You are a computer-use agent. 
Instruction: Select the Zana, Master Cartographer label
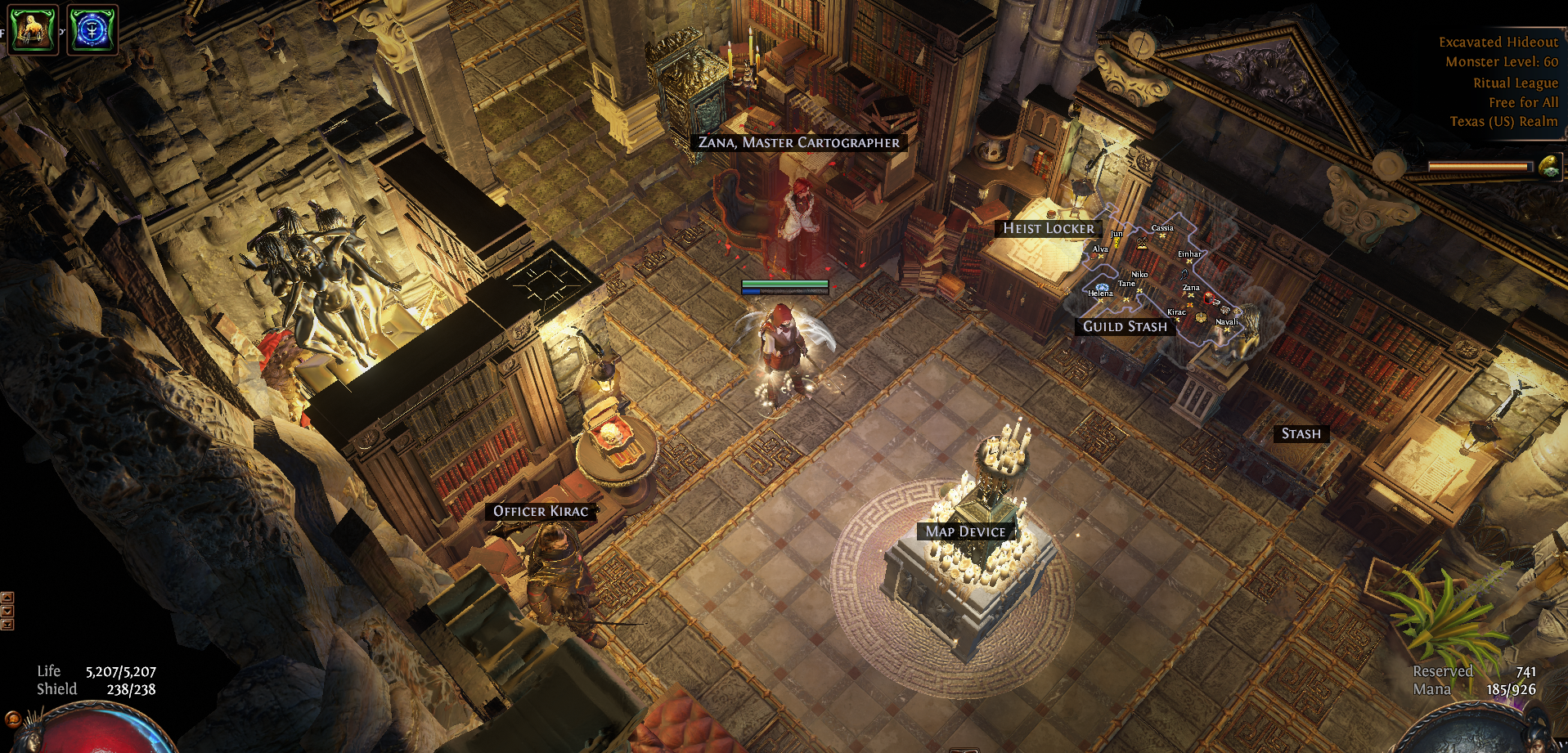pos(798,142)
